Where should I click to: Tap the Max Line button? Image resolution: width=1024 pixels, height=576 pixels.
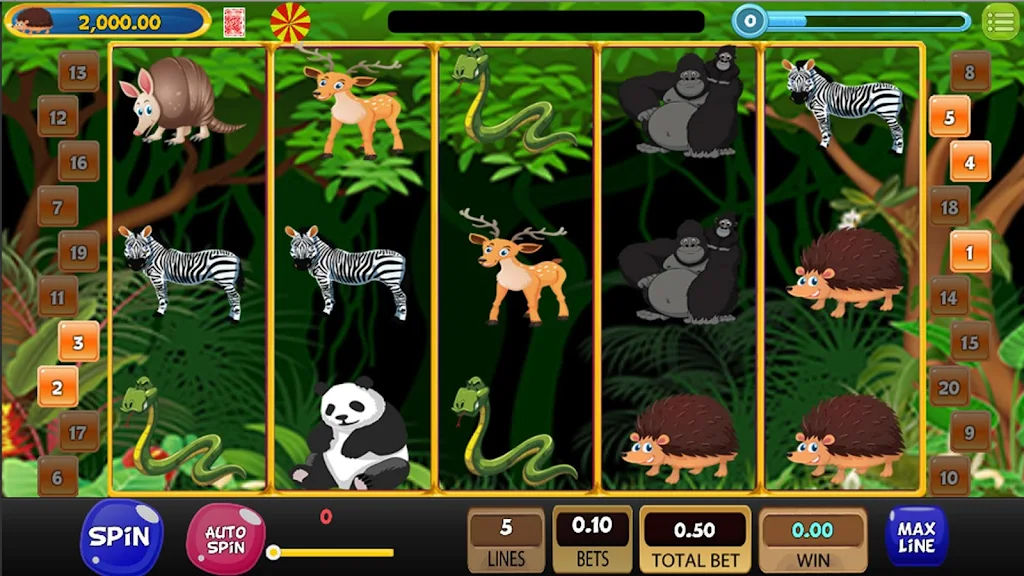(916, 536)
